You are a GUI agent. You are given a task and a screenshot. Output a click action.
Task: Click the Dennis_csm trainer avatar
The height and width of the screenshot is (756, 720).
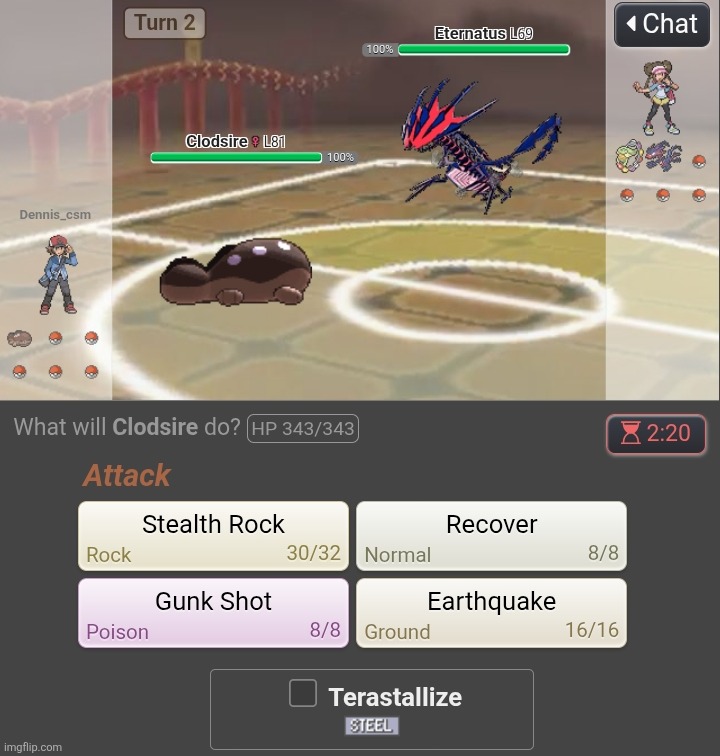coord(57,275)
